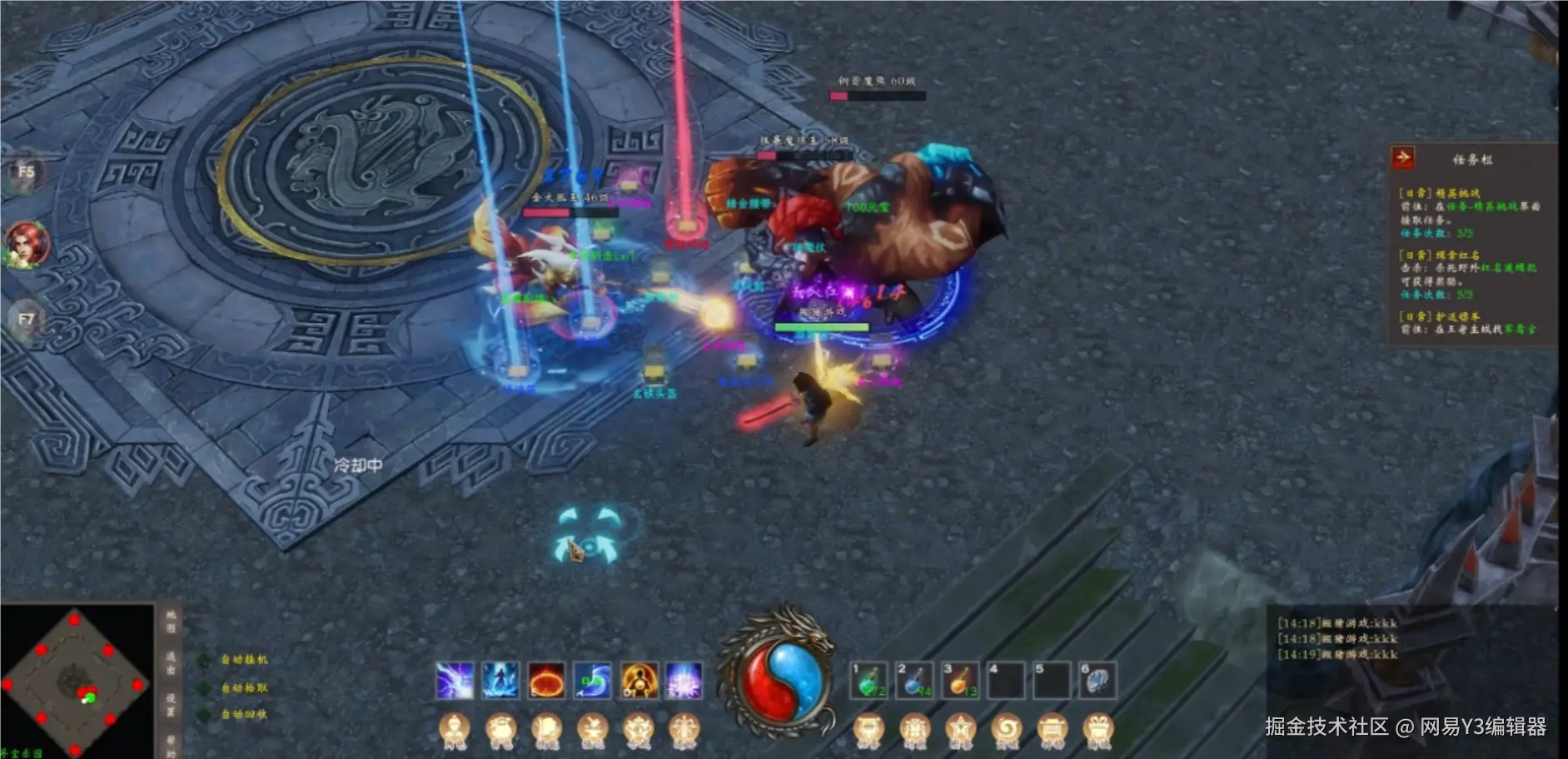This screenshot has height=759, width=1568.
Task: Use the orange potion in slot 3
Action: point(960,681)
